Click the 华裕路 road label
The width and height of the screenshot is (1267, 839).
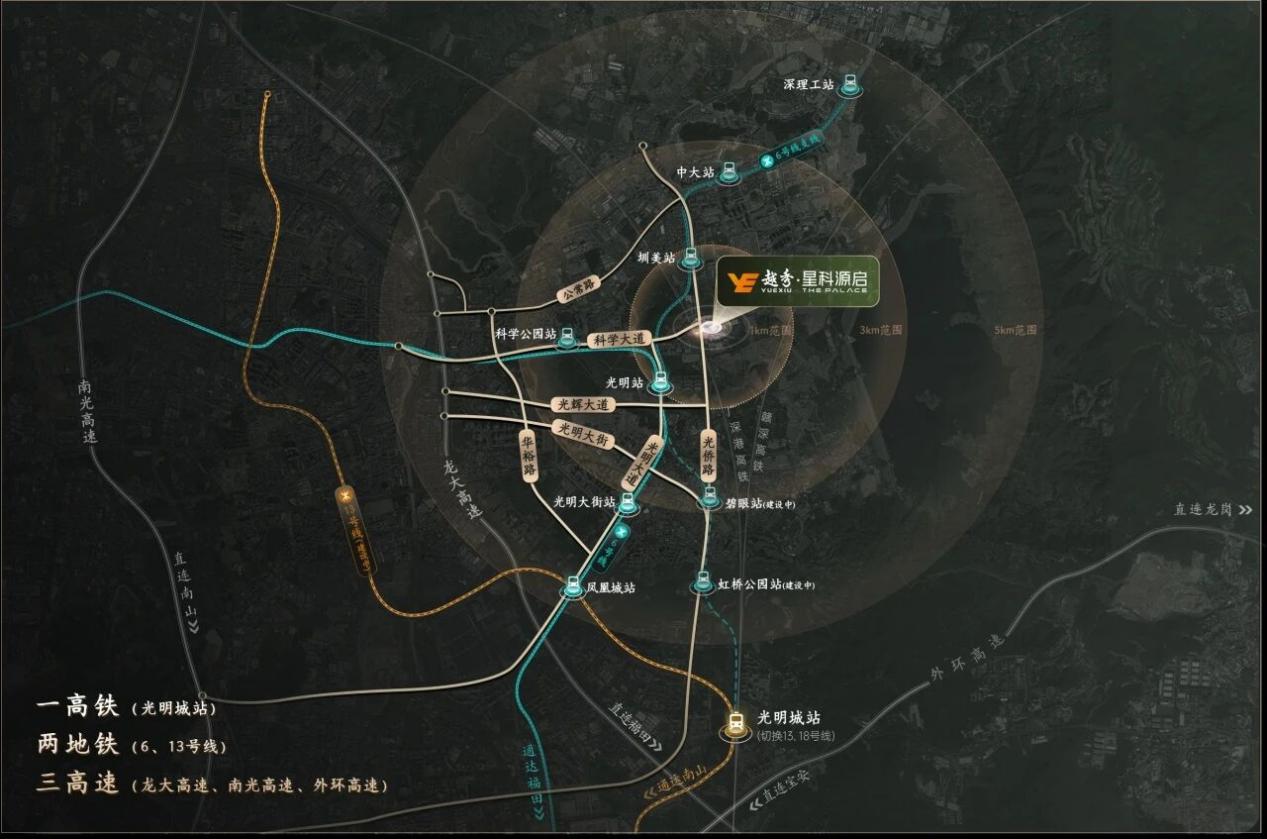point(530,453)
